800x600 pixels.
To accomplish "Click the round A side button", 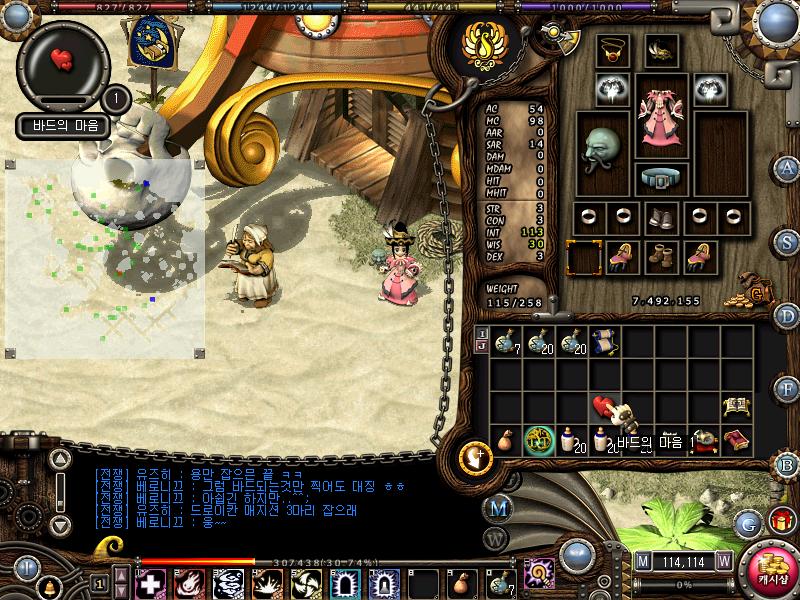I will coord(788,168).
